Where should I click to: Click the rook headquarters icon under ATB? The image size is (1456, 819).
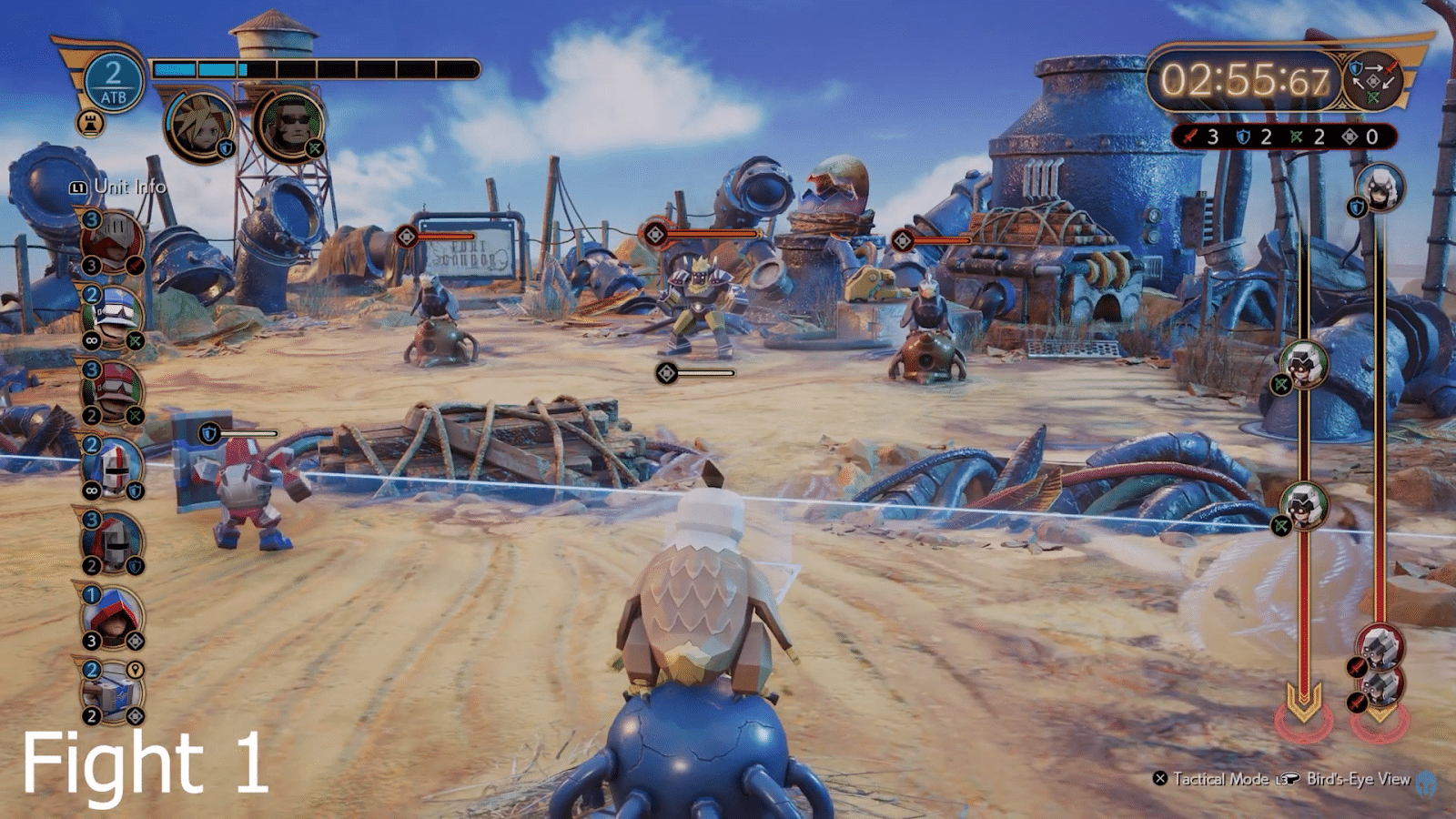90,122
